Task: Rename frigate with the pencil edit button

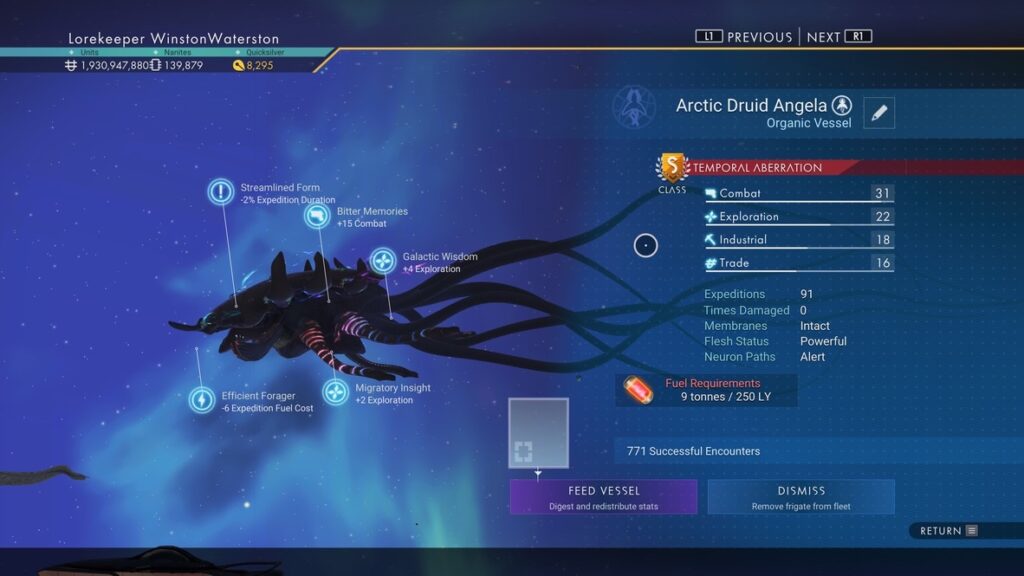Action: coord(879,113)
